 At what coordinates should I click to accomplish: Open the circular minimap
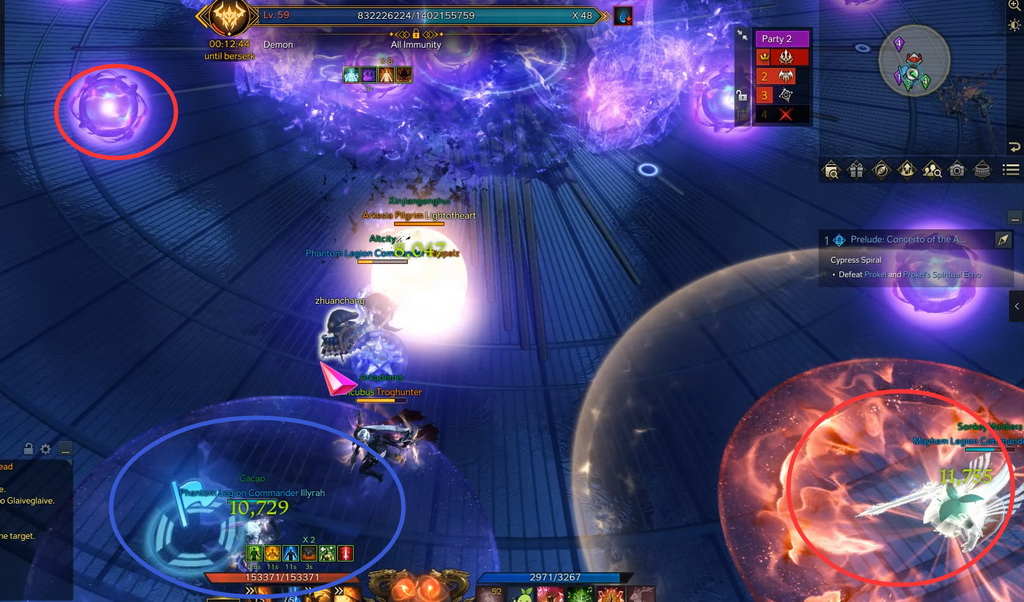(x=914, y=60)
